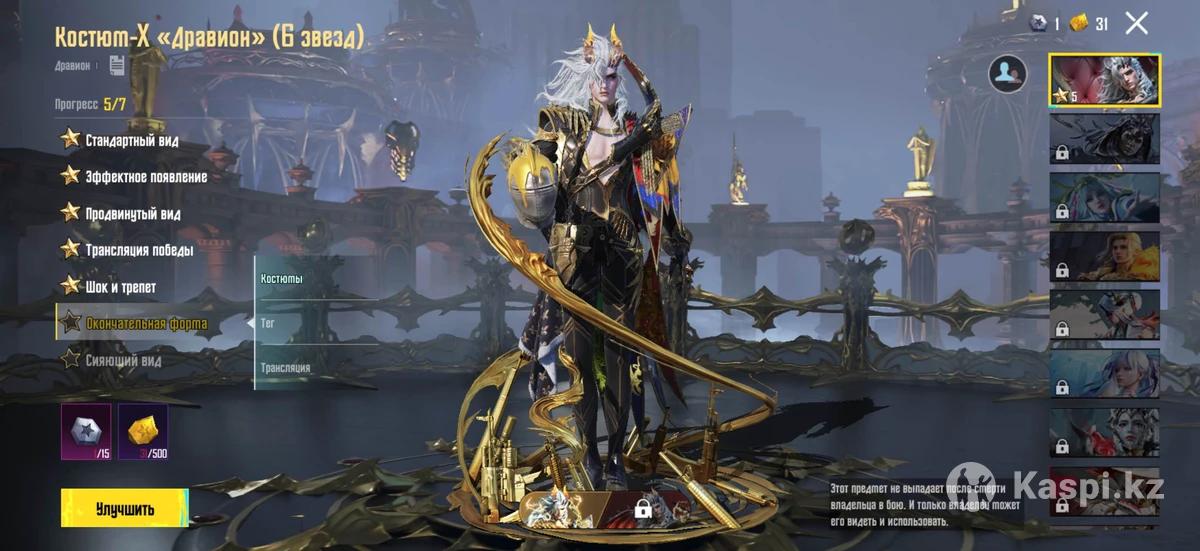This screenshot has width=1200, height=551.
Task: Tap the silver star material slot
Action: [x=86, y=431]
